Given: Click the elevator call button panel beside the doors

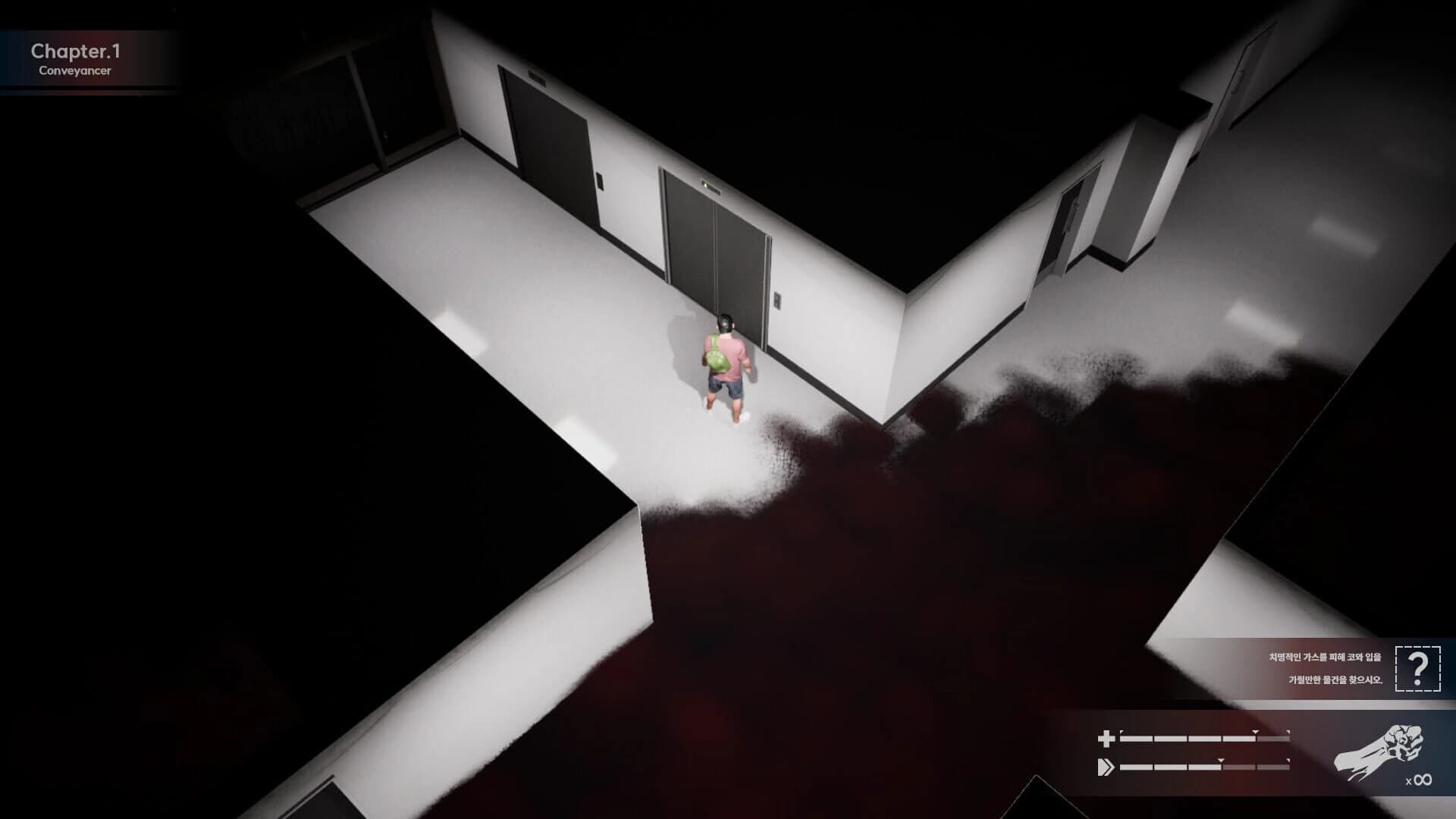Looking at the screenshot, I should 778,301.
